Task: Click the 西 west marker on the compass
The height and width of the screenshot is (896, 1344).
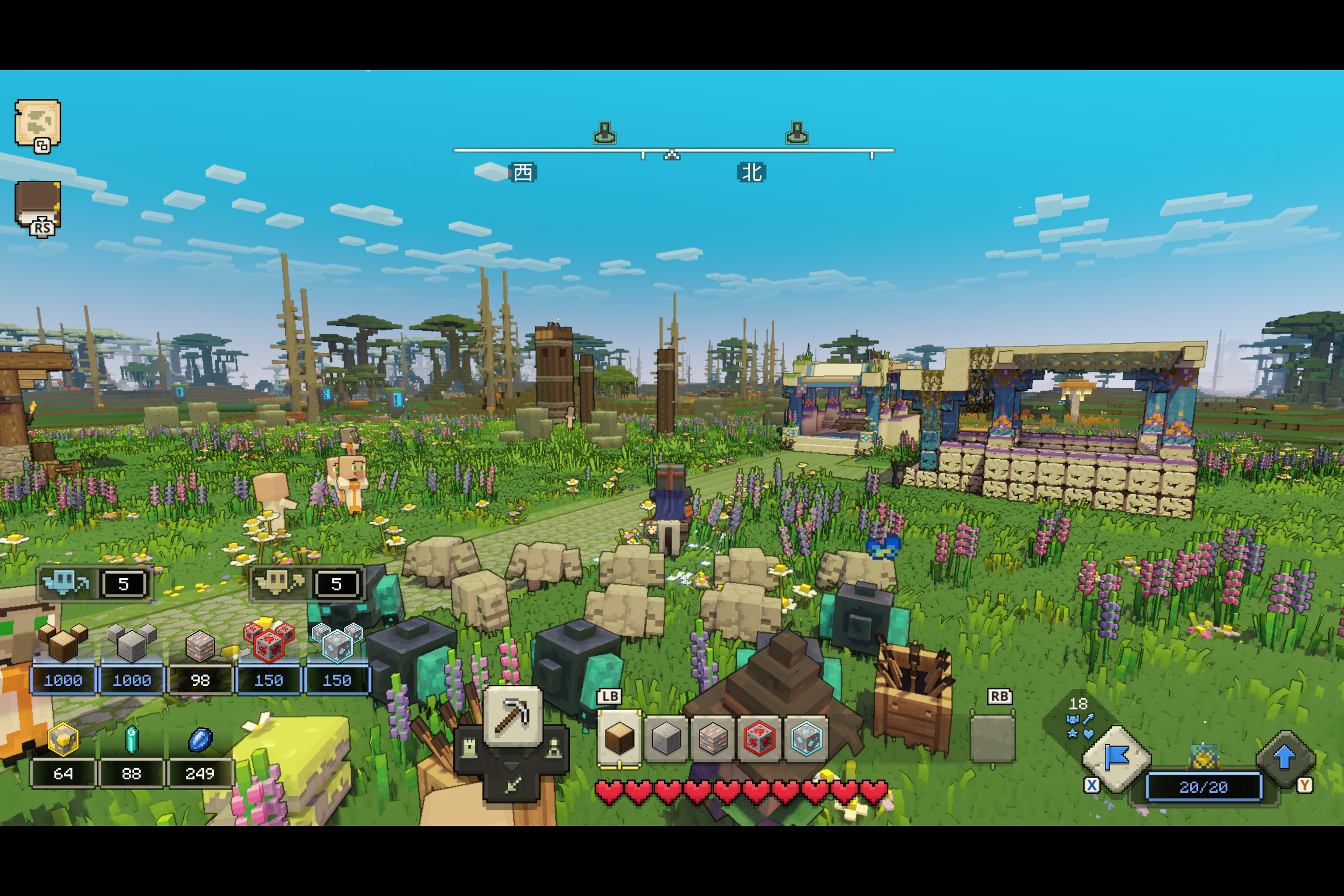Action: point(524,173)
